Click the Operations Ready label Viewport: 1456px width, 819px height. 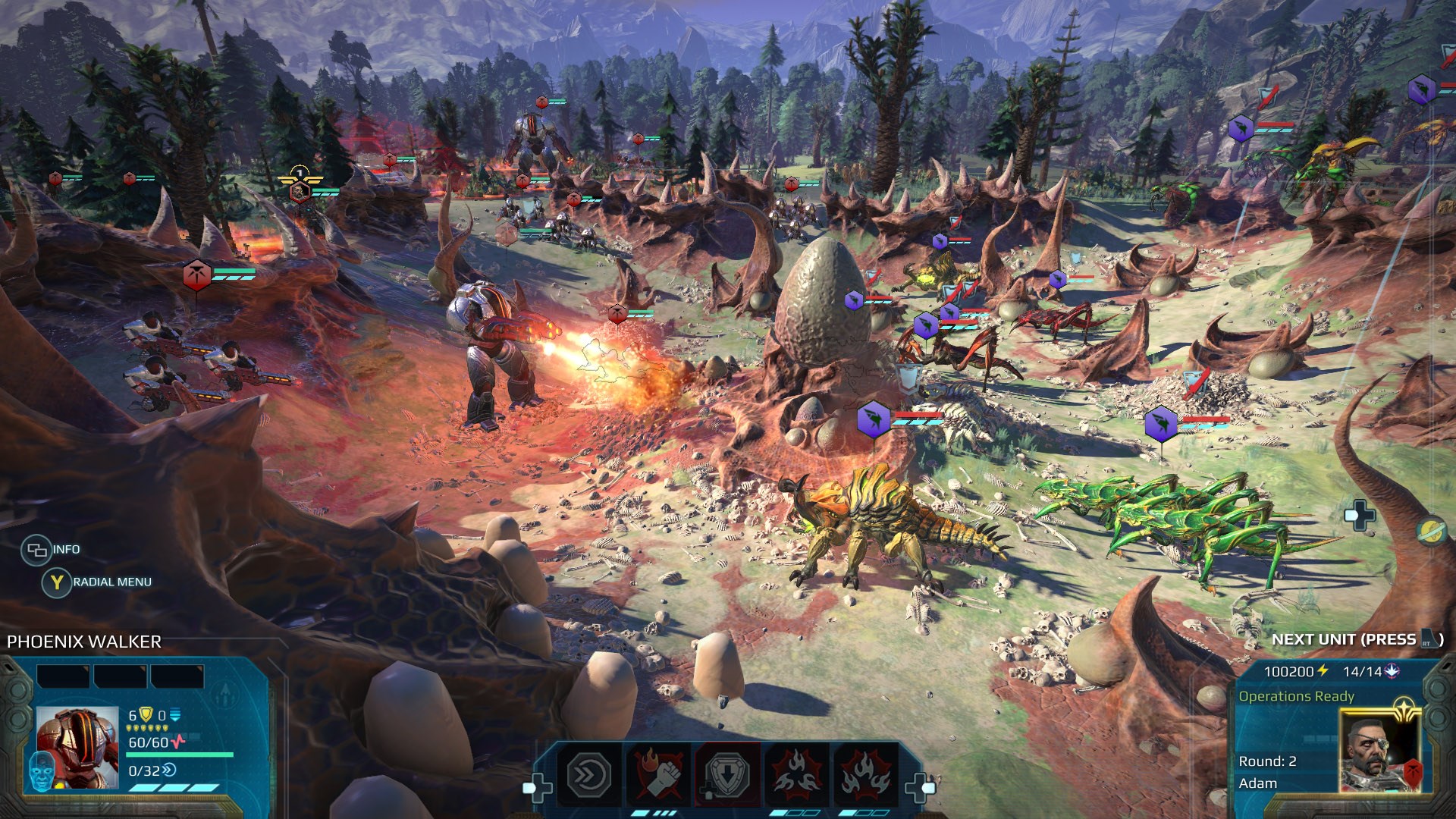tap(1296, 696)
